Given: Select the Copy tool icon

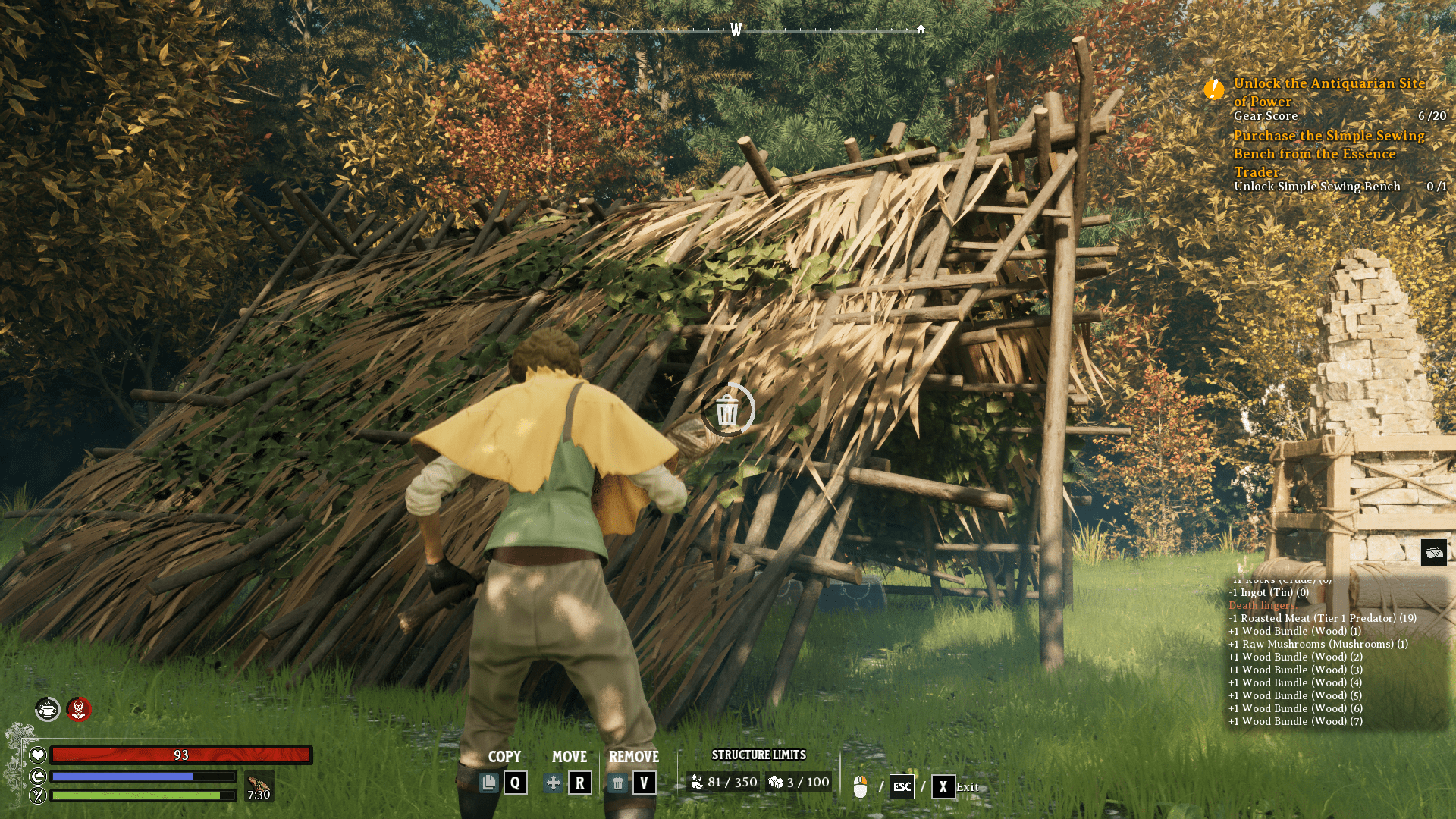Looking at the screenshot, I should pyautogui.click(x=489, y=782).
